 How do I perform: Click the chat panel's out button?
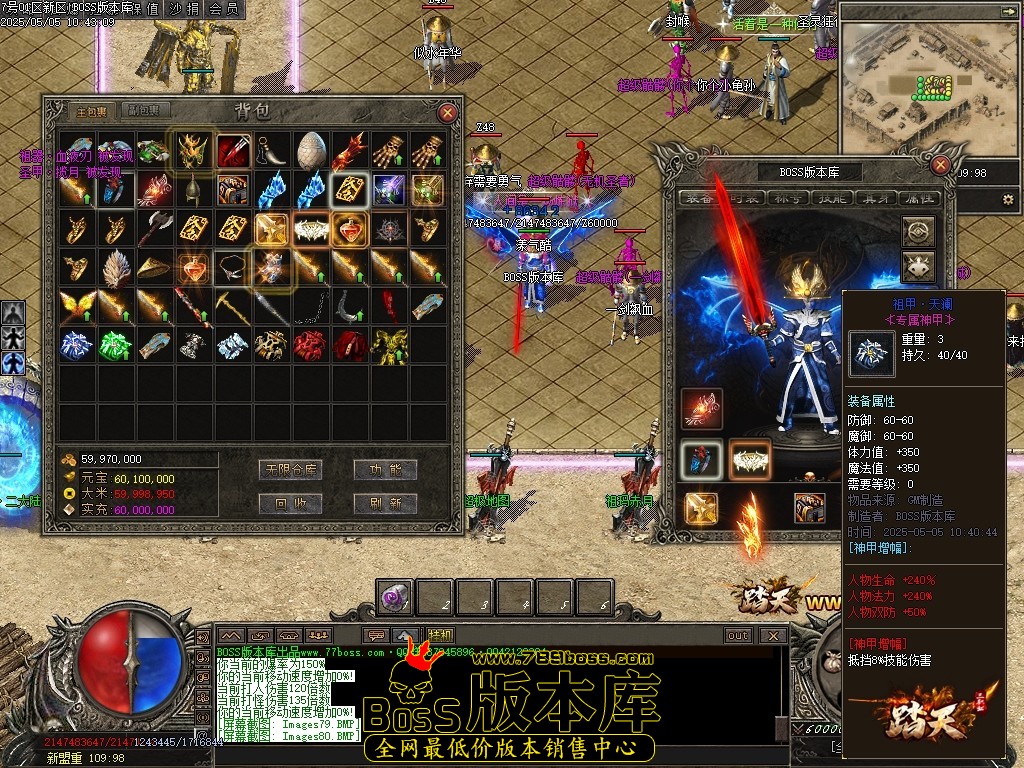tap(737, 635)
